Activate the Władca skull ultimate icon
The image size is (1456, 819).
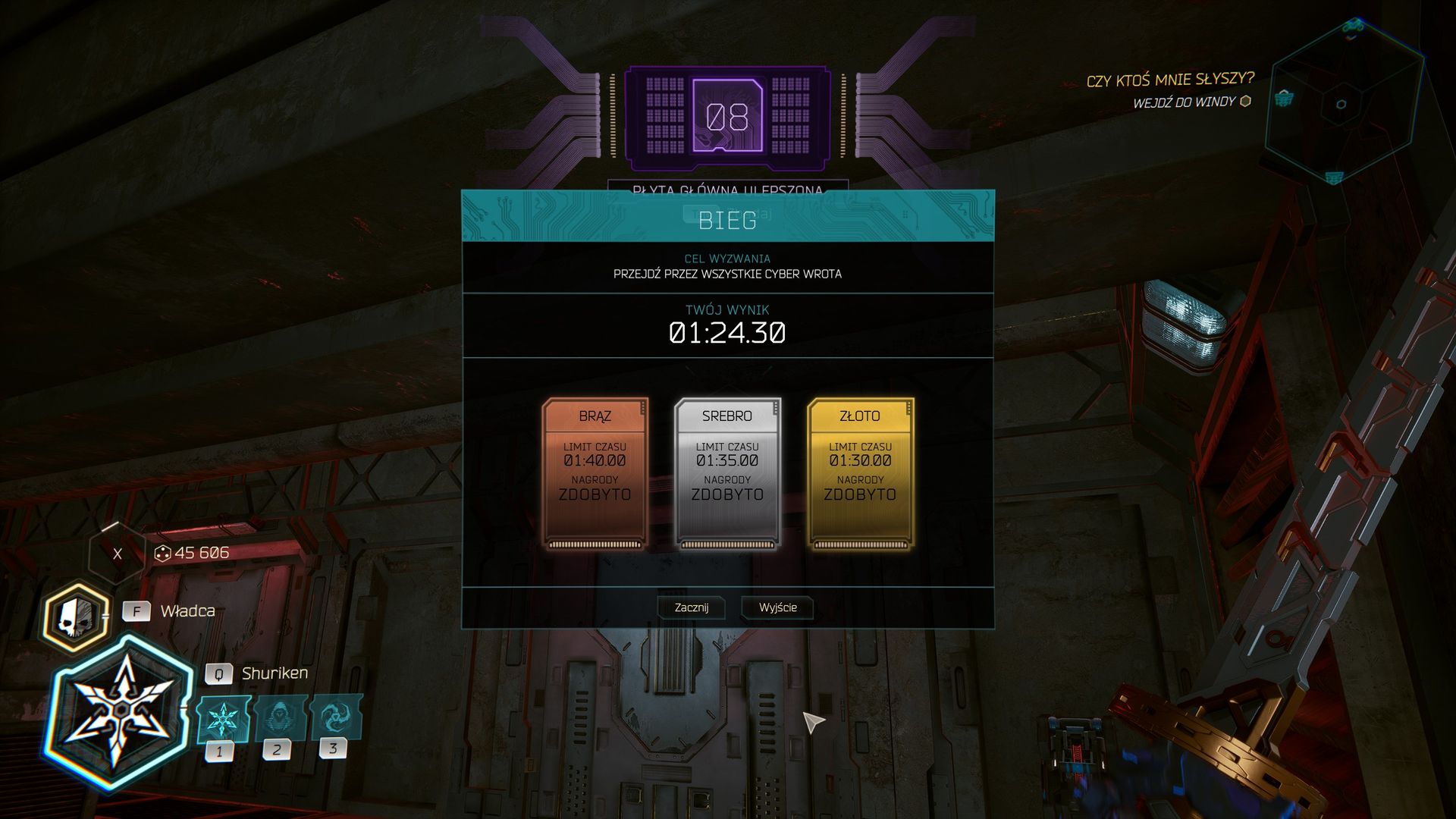76,617
